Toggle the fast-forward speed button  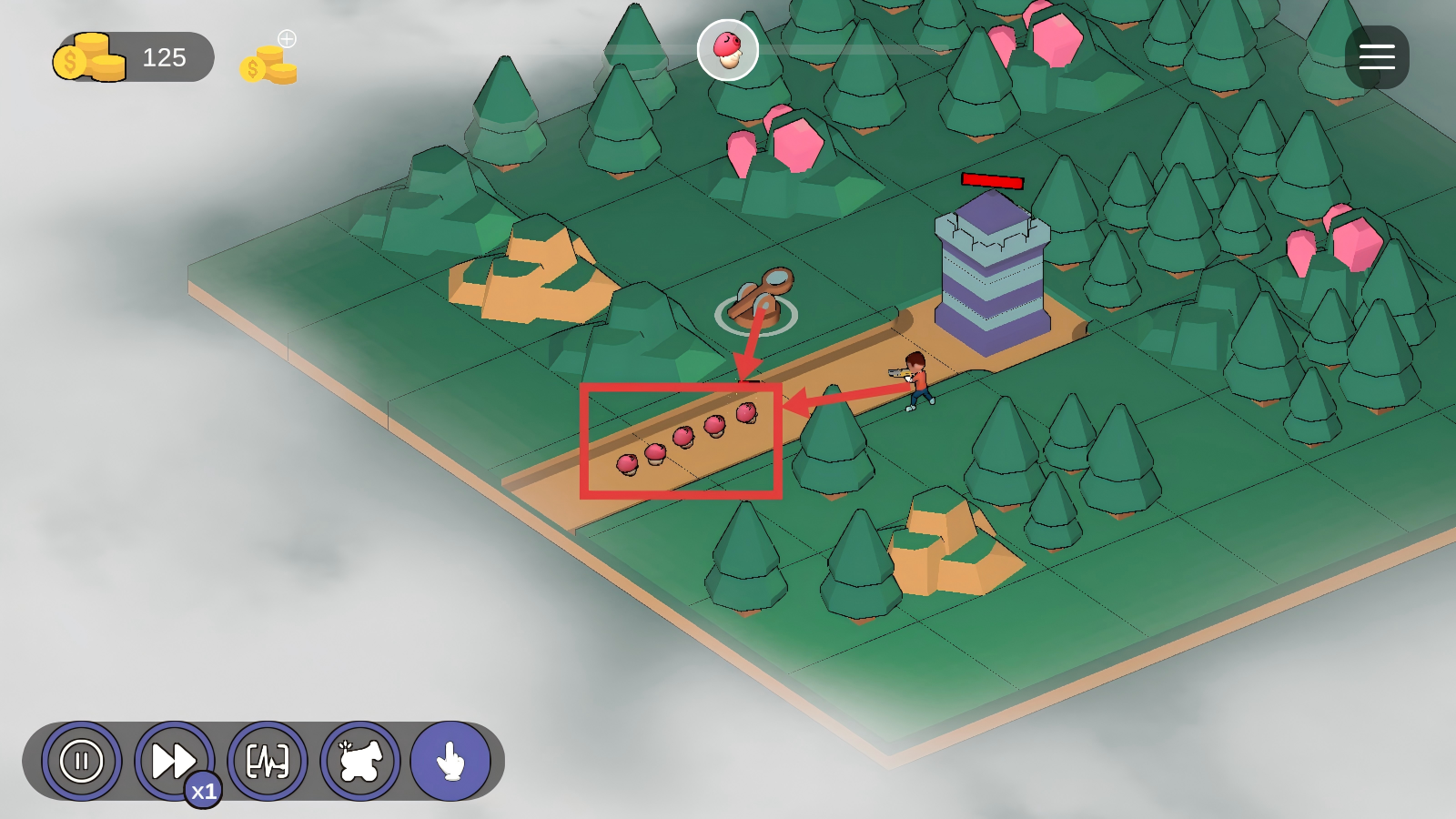(174, 761)
